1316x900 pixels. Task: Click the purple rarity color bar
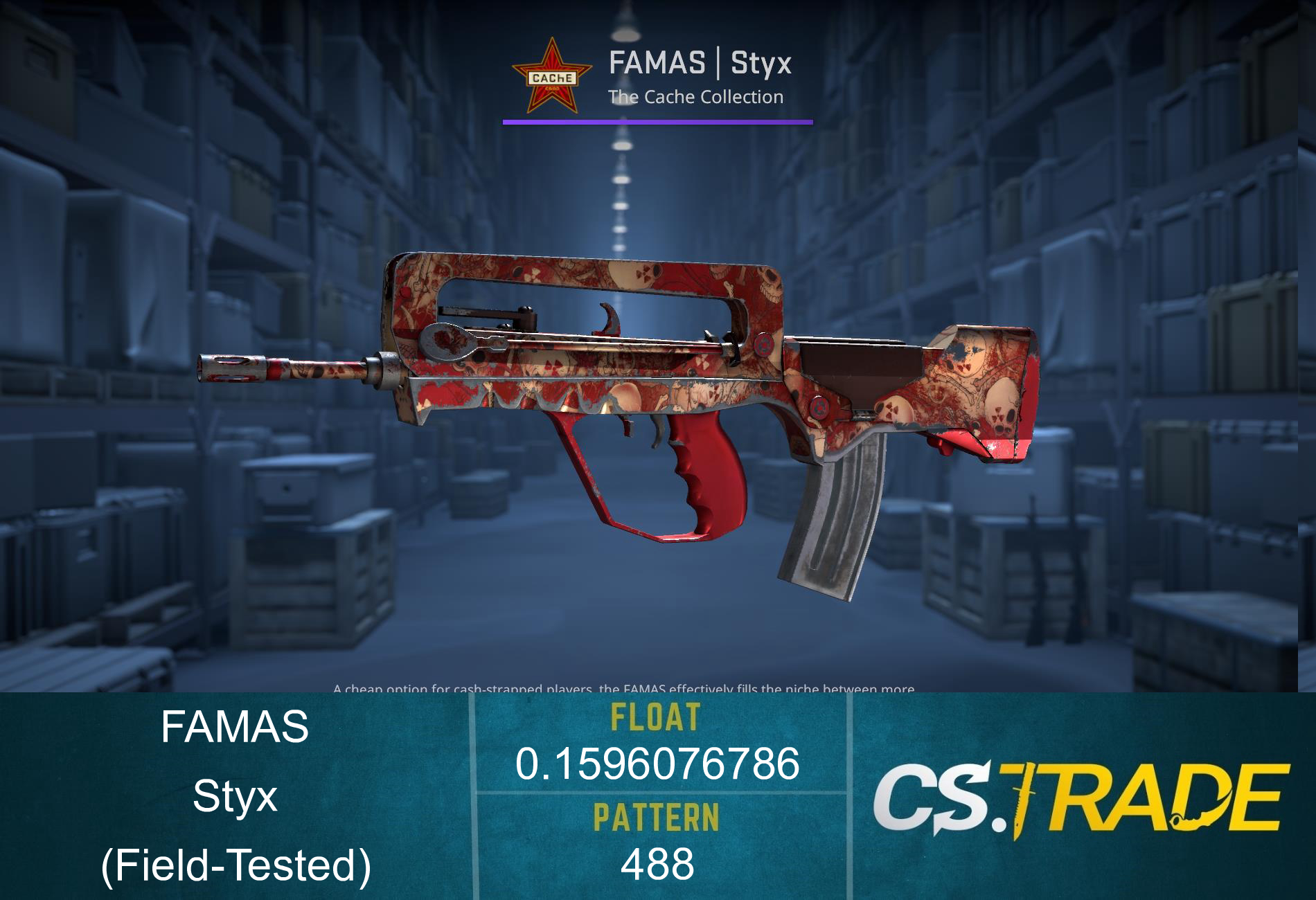(657, 123)
